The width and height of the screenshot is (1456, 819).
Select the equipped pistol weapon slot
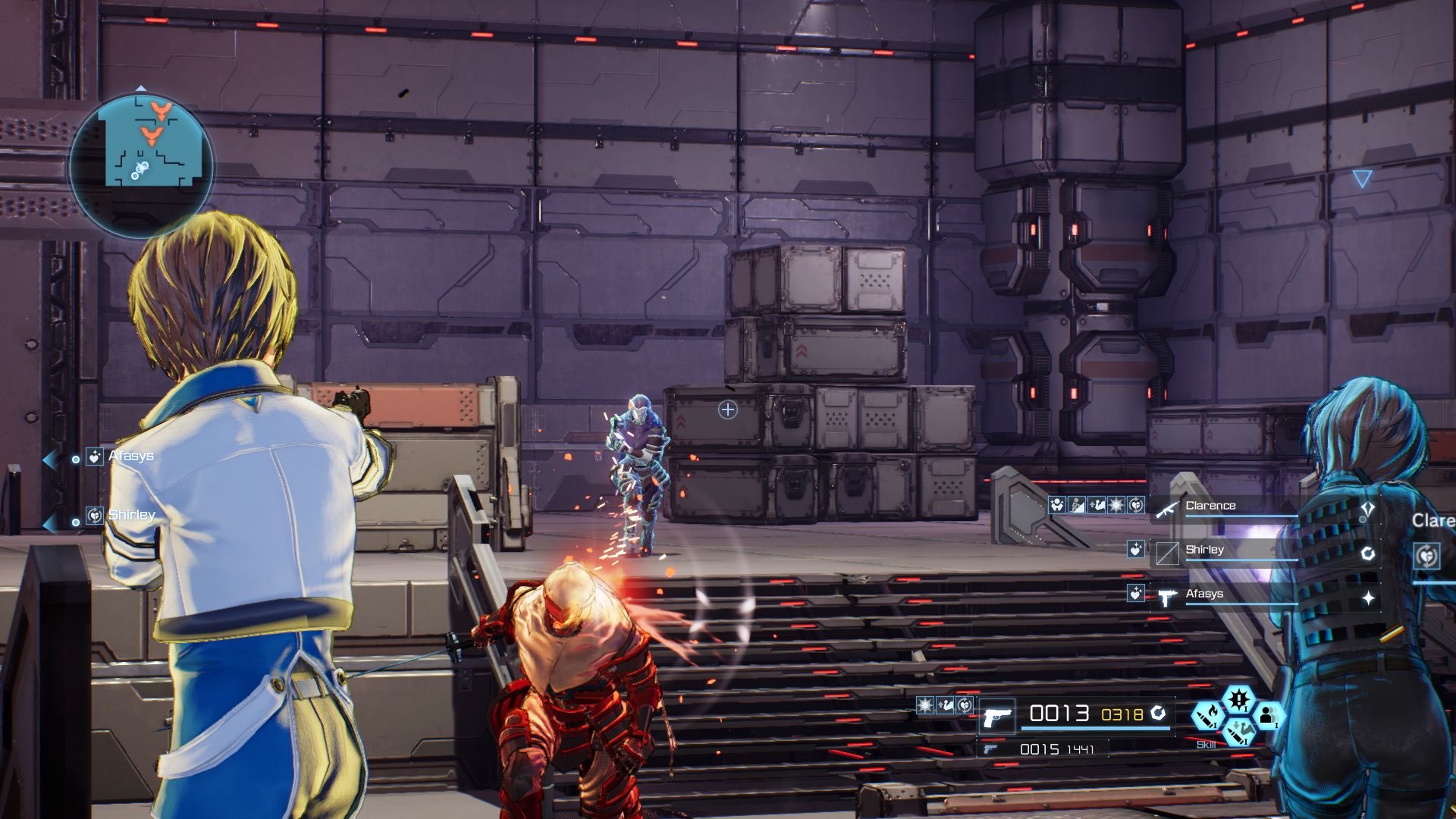[x=996, y=717]
